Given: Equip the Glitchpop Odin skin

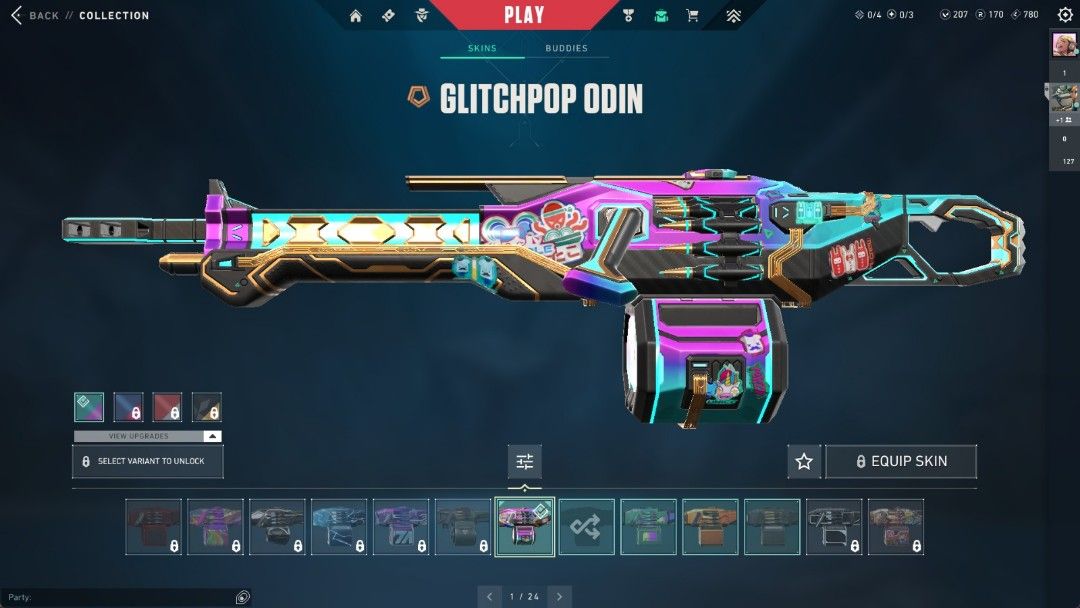Looking at the screenshot, I should [x=900, y=461].
